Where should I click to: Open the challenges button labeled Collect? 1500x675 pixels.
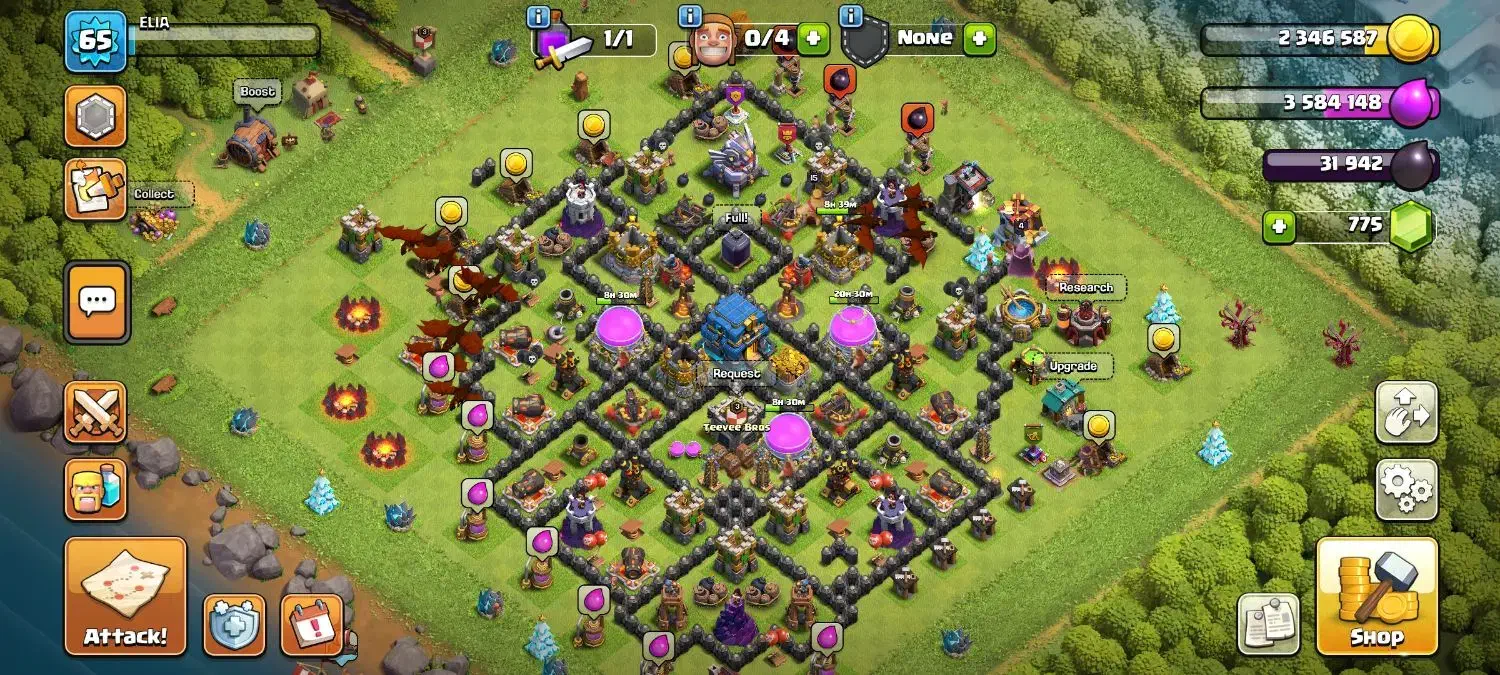pos(96,189)
